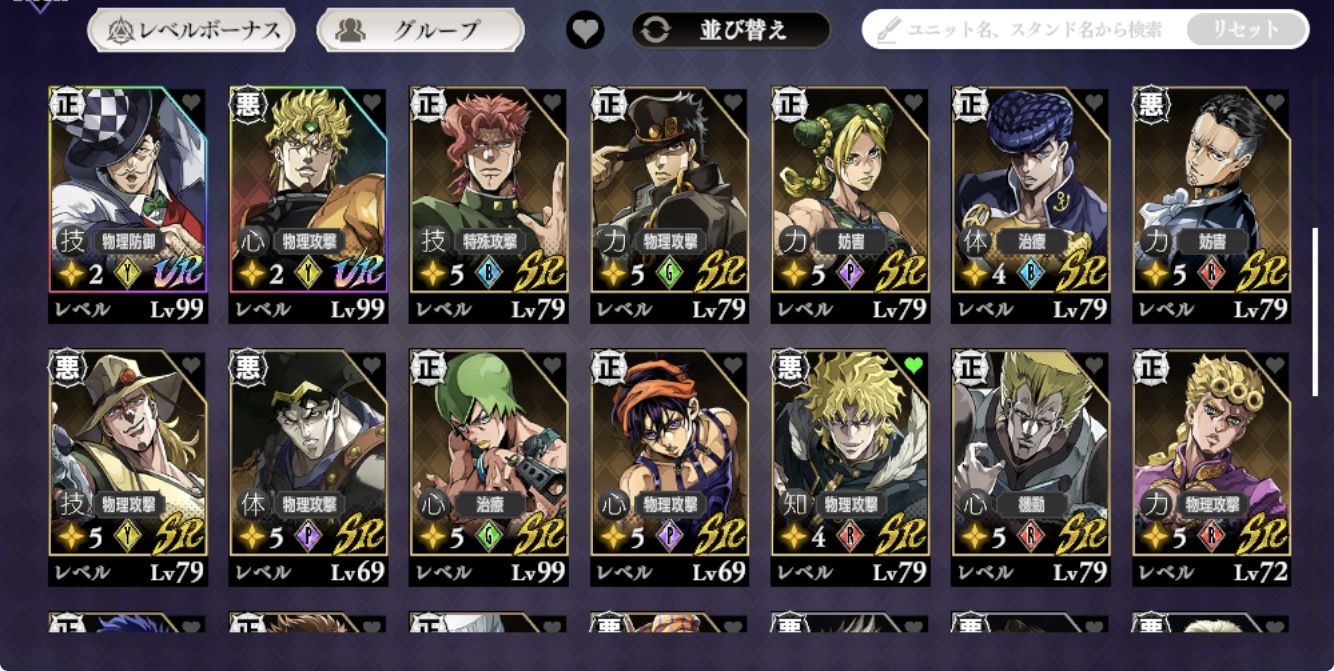Image resolution: width=1334 pixels, height=671 pixels.
Task: Open the グループ (Group) filter
Action: coord(420,31)
